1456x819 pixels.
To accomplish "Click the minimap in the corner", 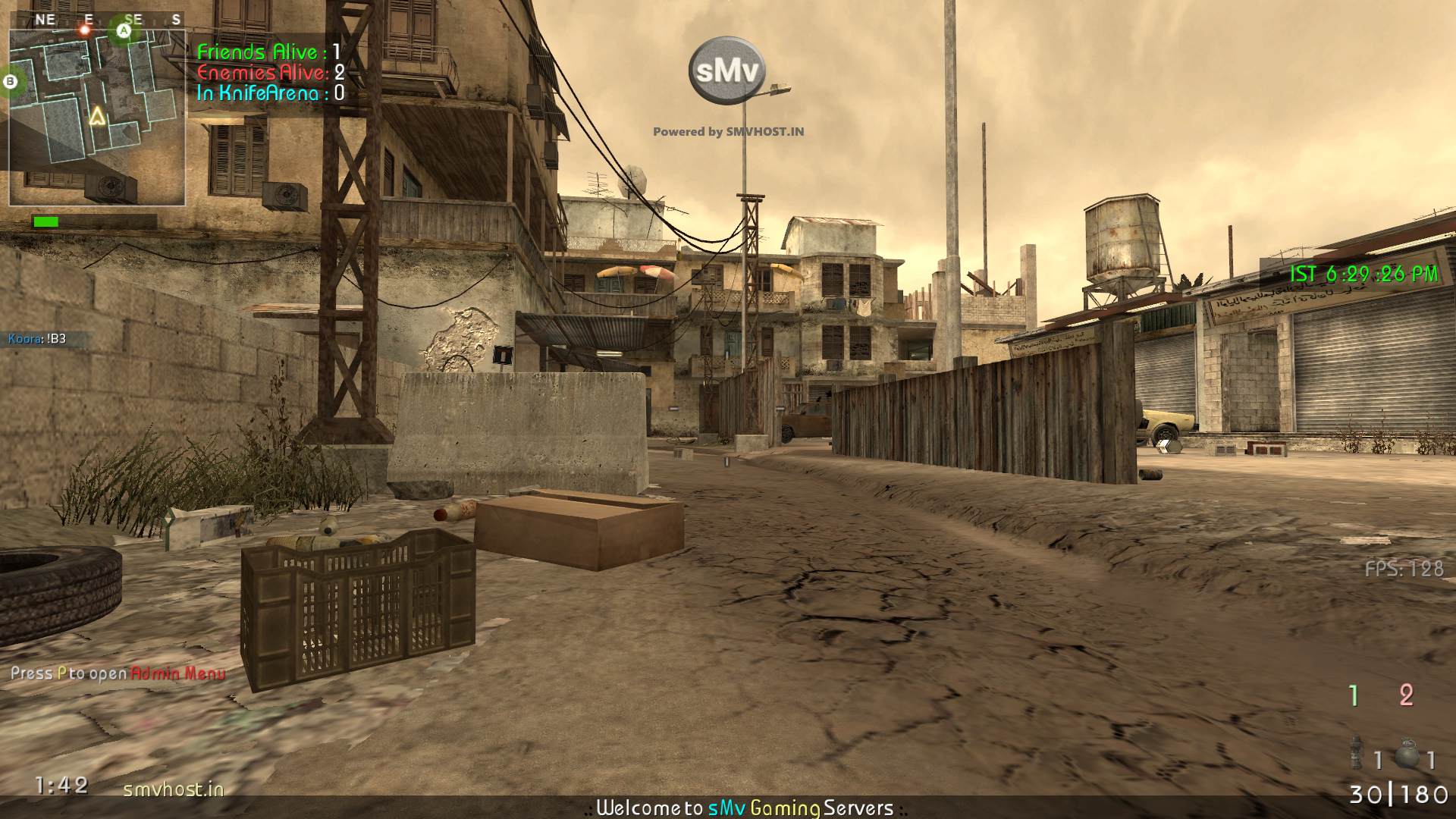I will (x=97, y=118).
